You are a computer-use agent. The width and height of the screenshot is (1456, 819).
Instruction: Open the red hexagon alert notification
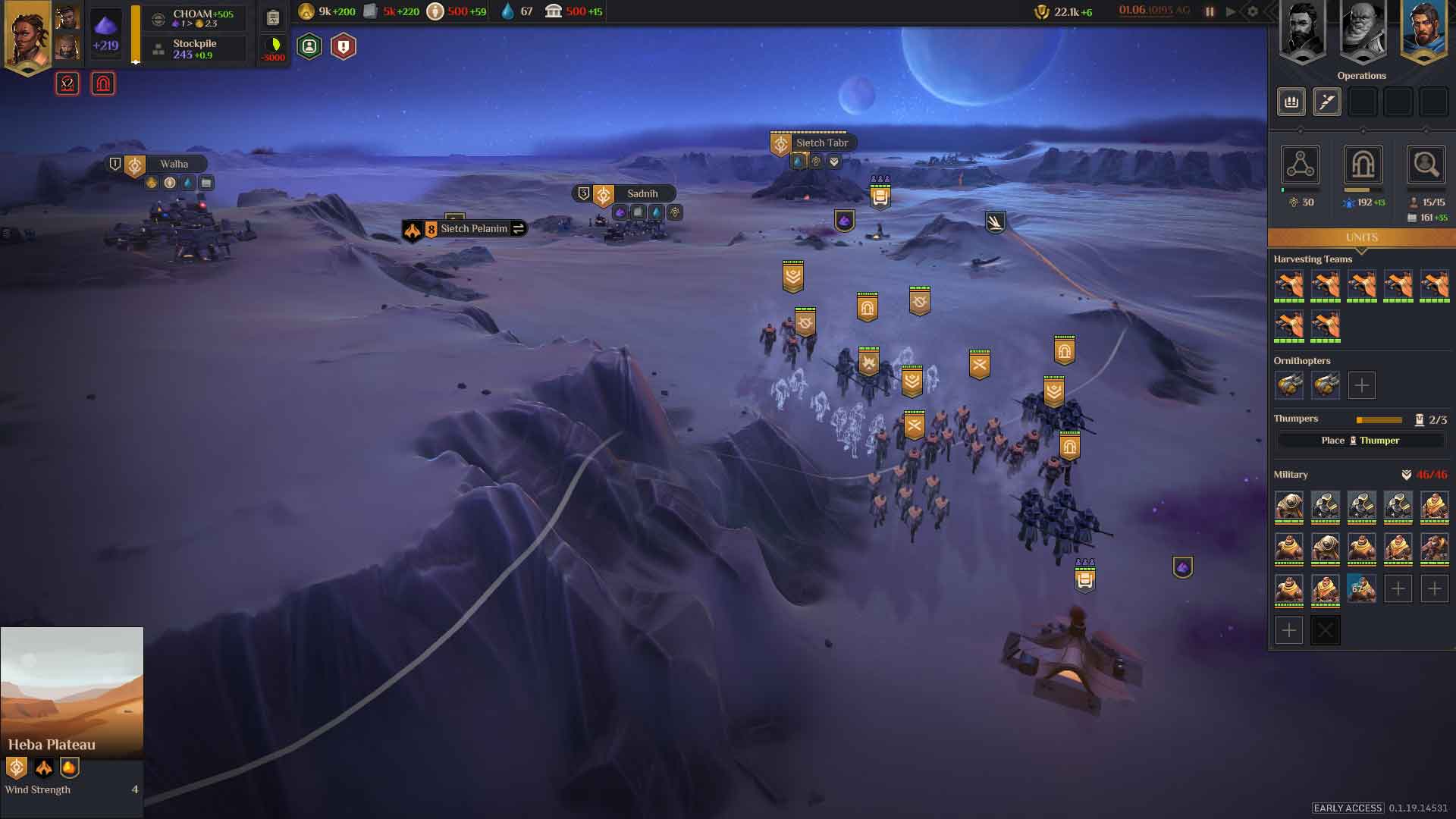click(344, 47)
